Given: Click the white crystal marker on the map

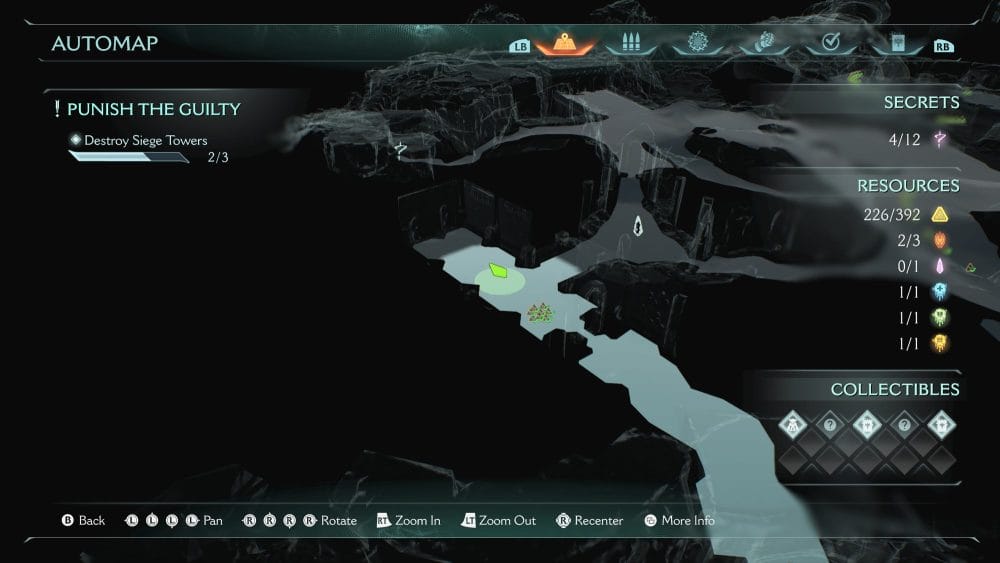Looking at the screenshot, I should pos(638,226).
